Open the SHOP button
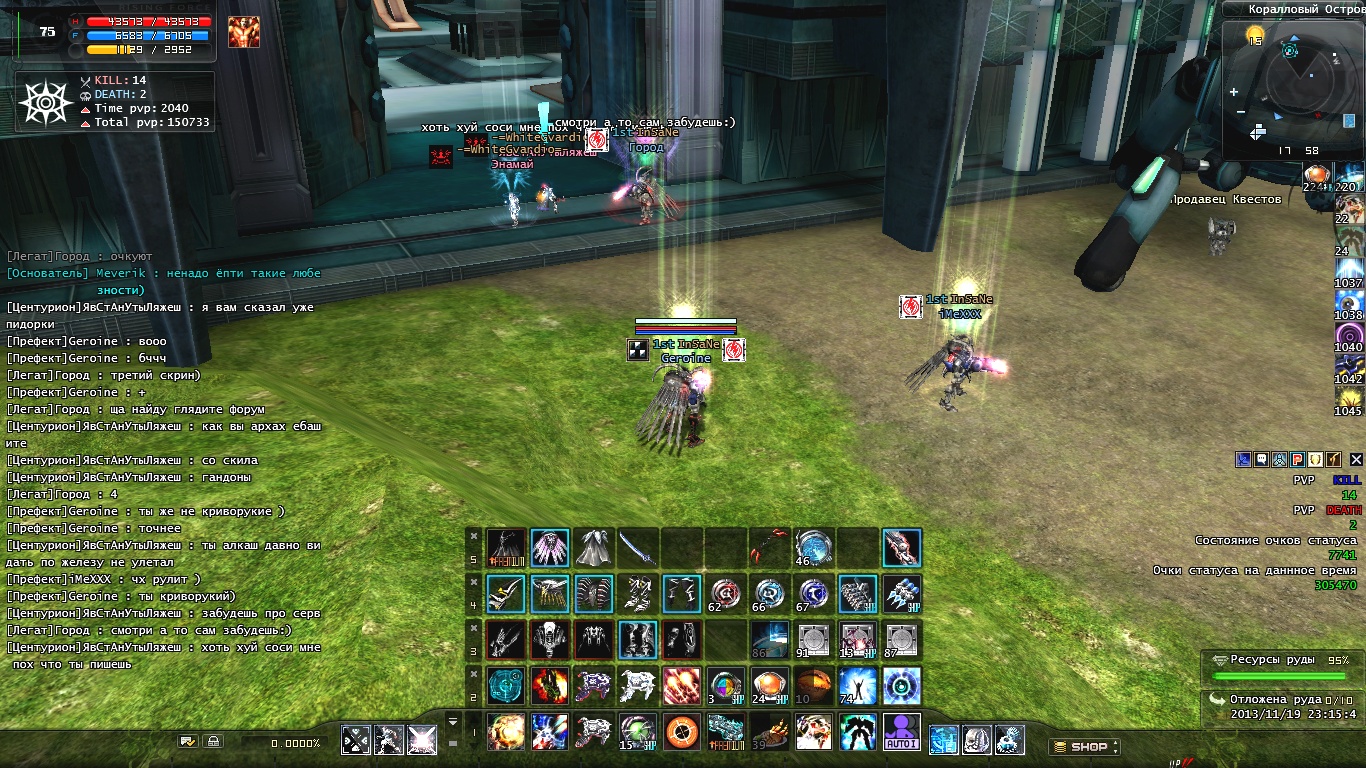 click(x=1085, y=746)
